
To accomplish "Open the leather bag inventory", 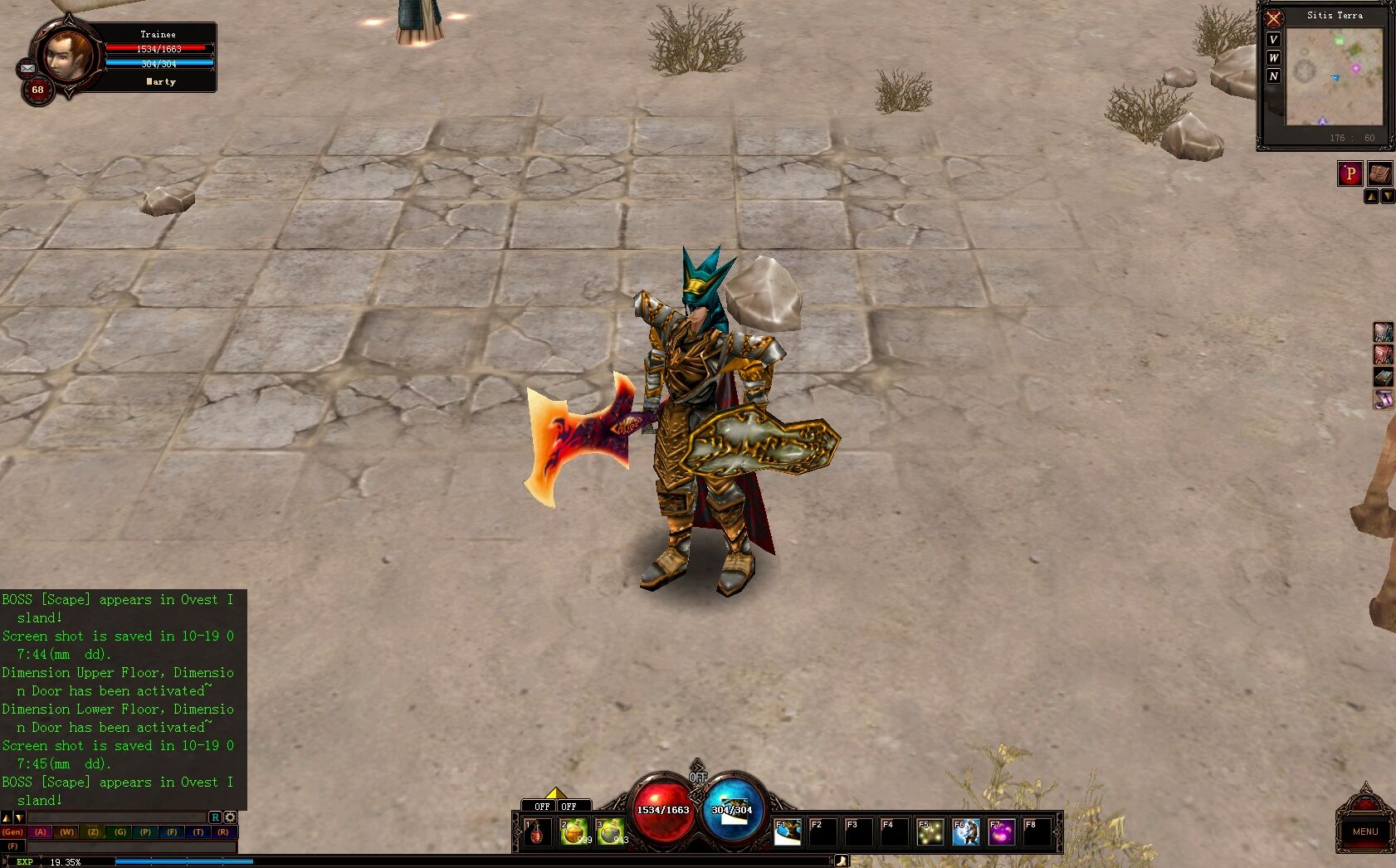I will pos(1379,173).
